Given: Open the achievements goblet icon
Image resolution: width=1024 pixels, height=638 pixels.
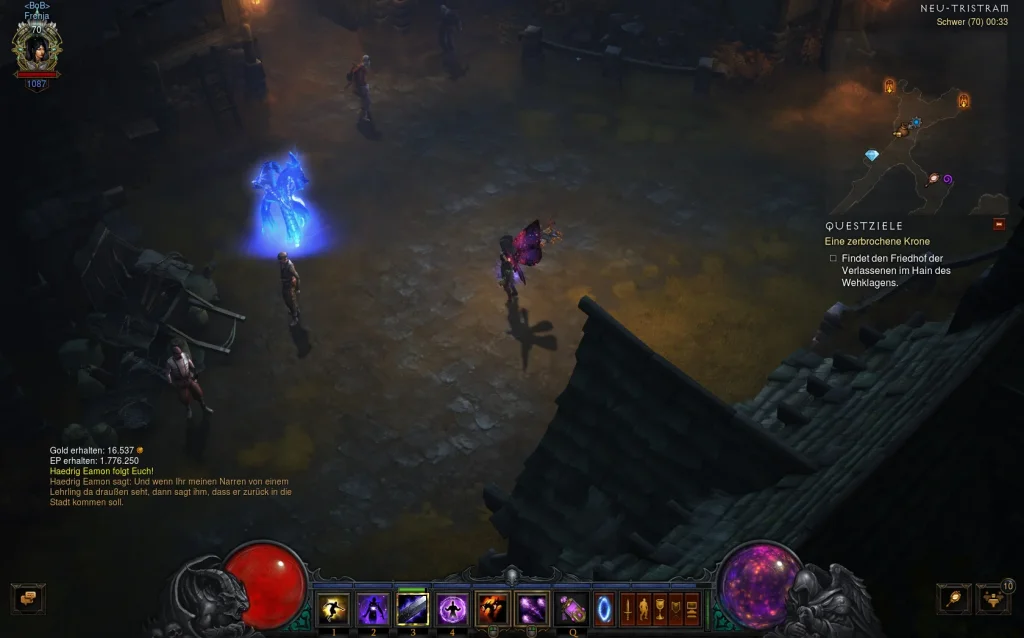Looking at the screenshot, I should pyautogui.click(x=659, y=608).
